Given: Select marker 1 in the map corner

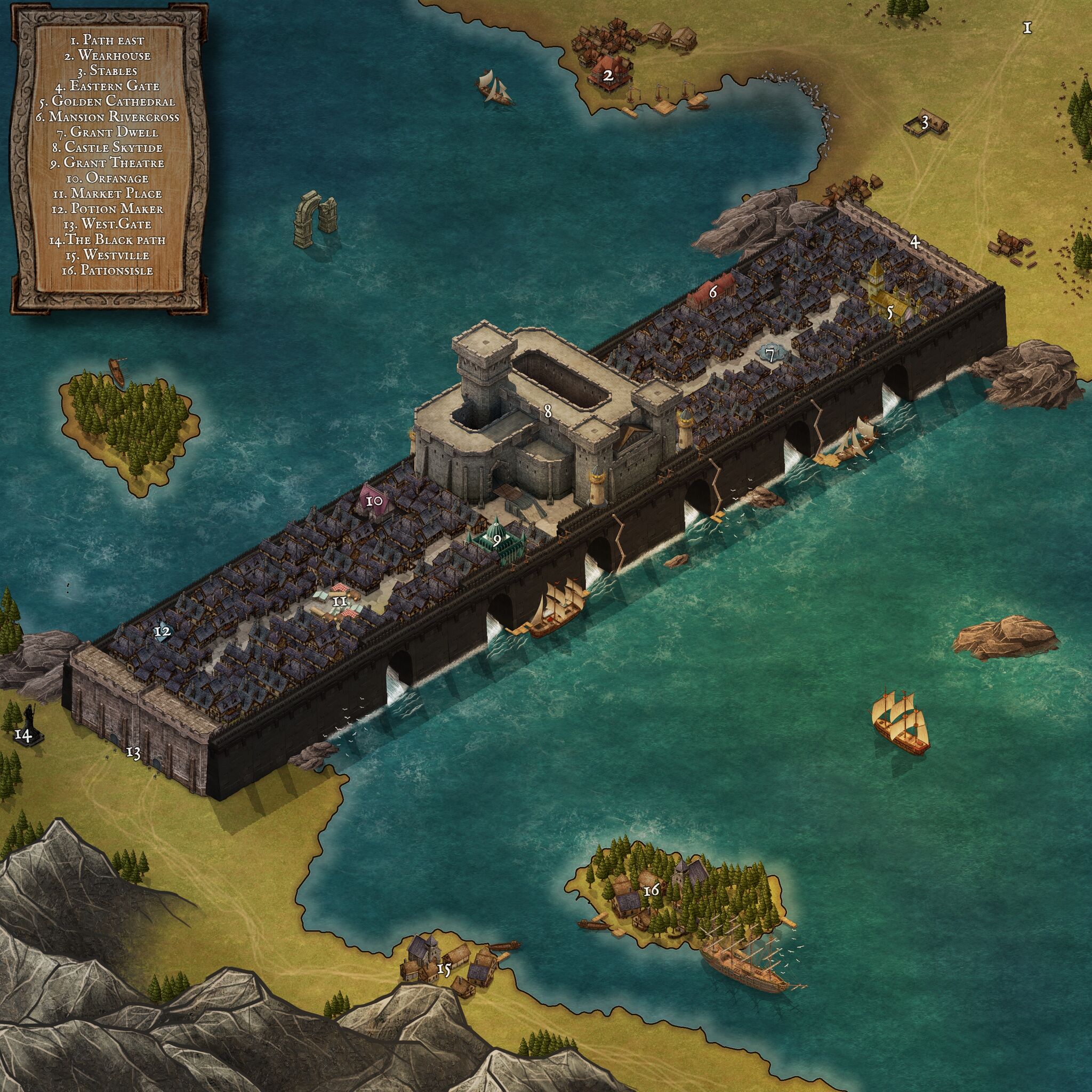Looking at the screenshot, I should (1027, 28).
